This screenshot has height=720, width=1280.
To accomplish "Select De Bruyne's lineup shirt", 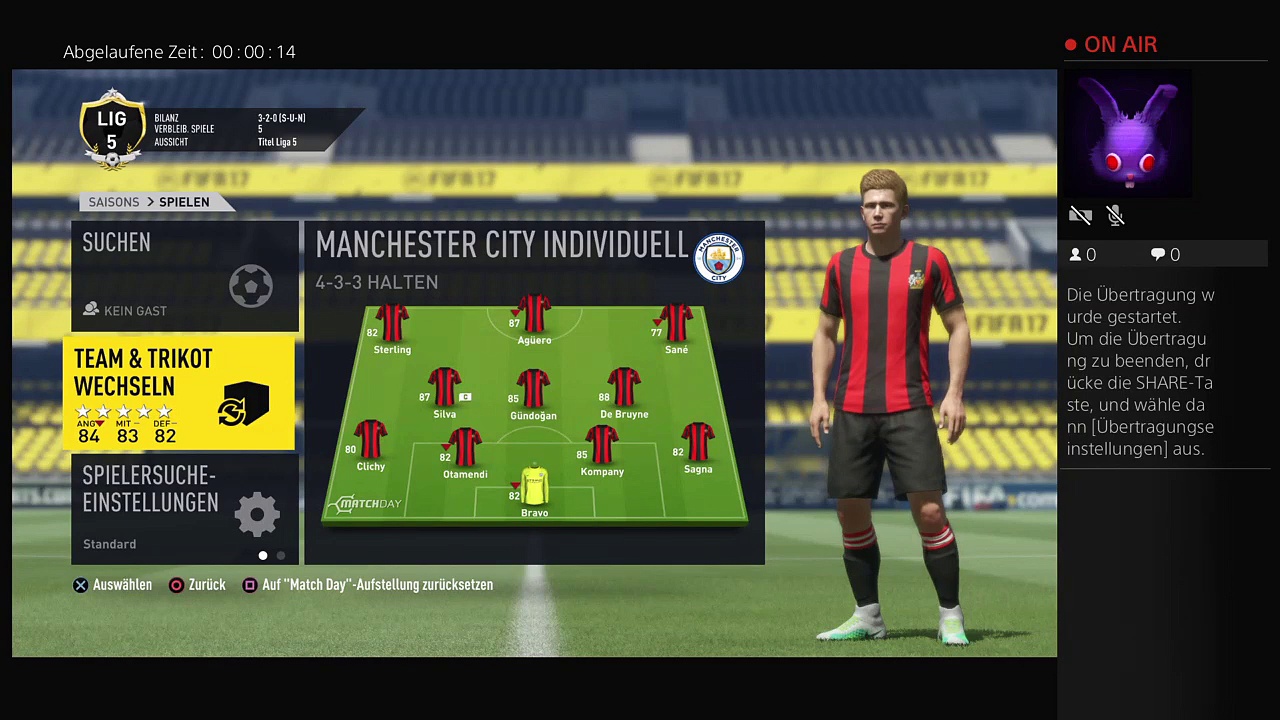I will point(624,388).
